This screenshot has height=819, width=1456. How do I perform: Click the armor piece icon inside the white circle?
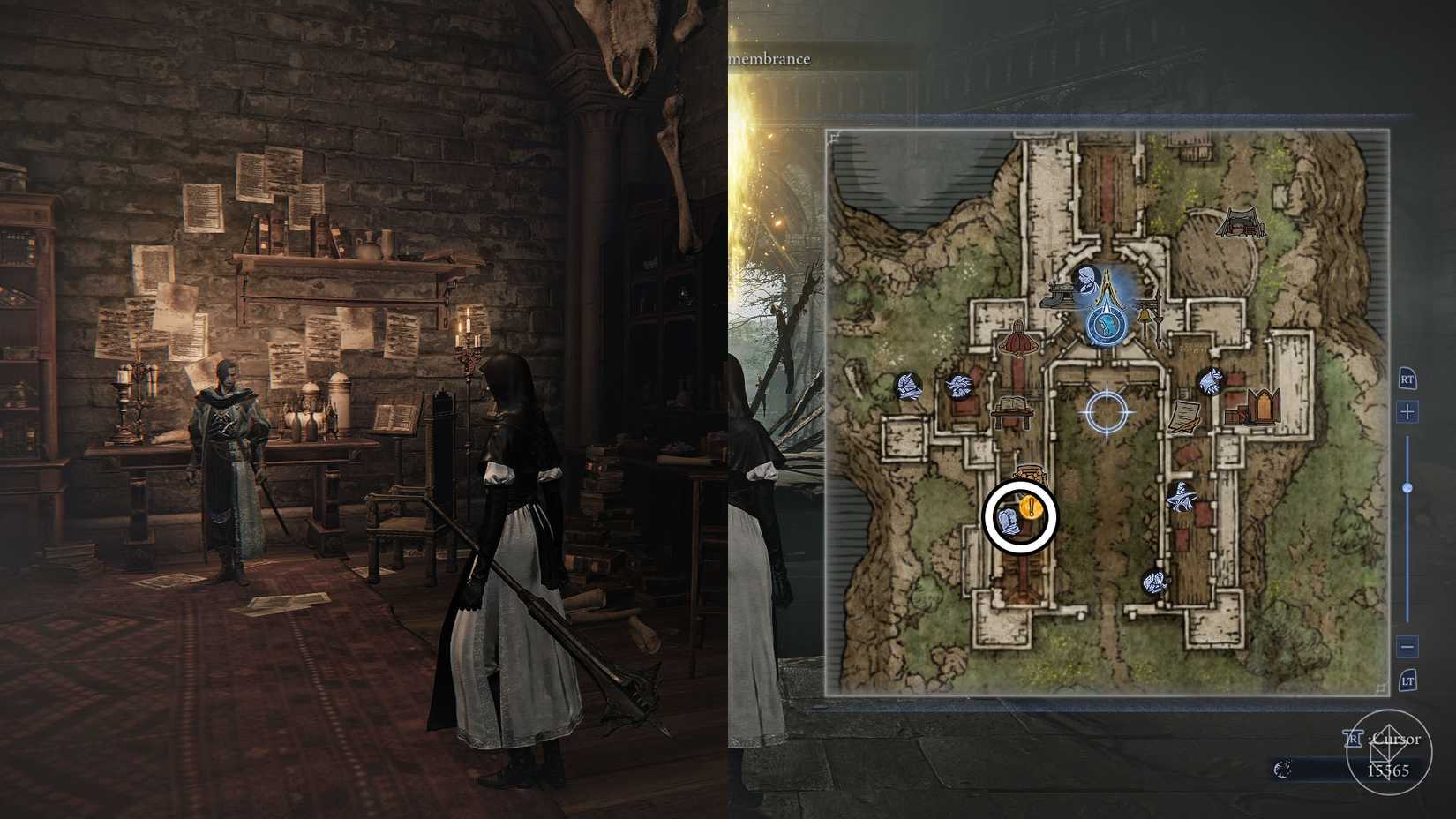tap(1009, 520)
